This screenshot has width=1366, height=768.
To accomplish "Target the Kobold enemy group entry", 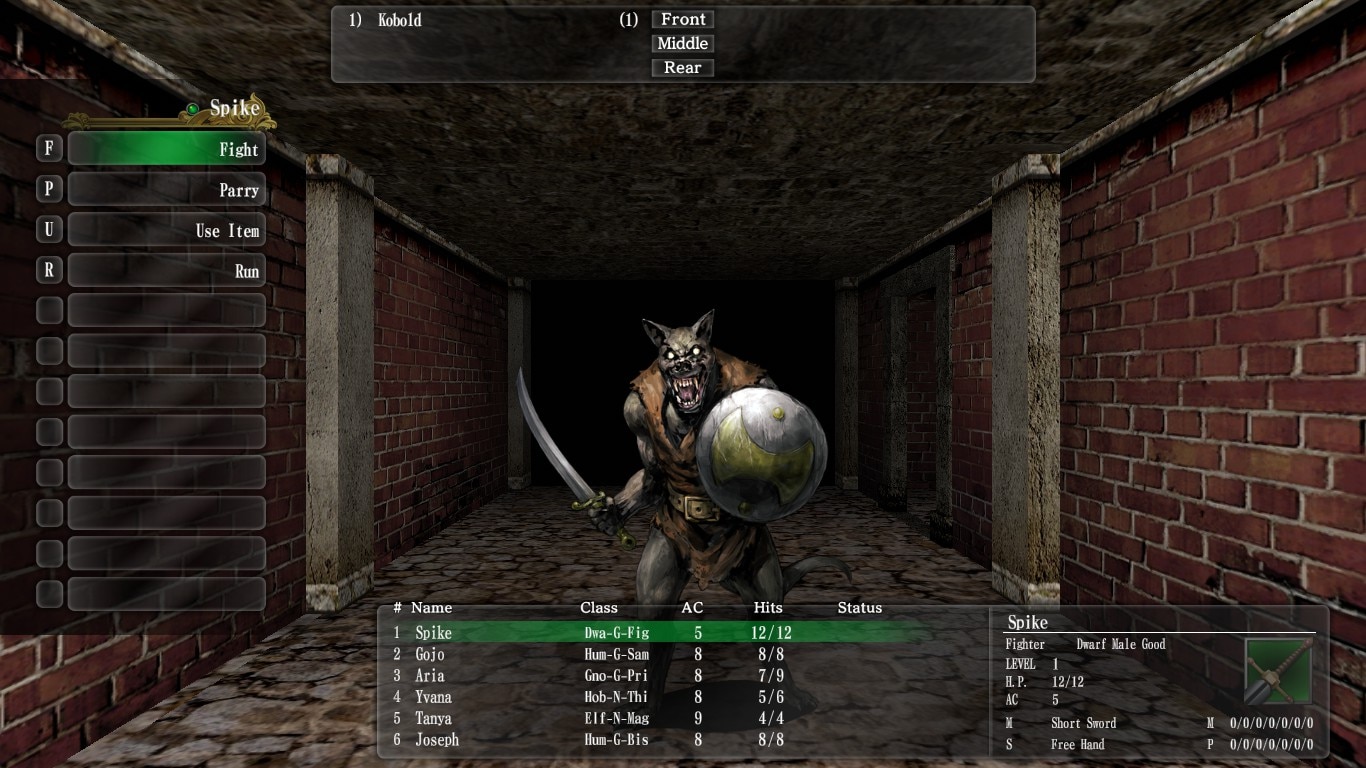I will coord(400,20).
